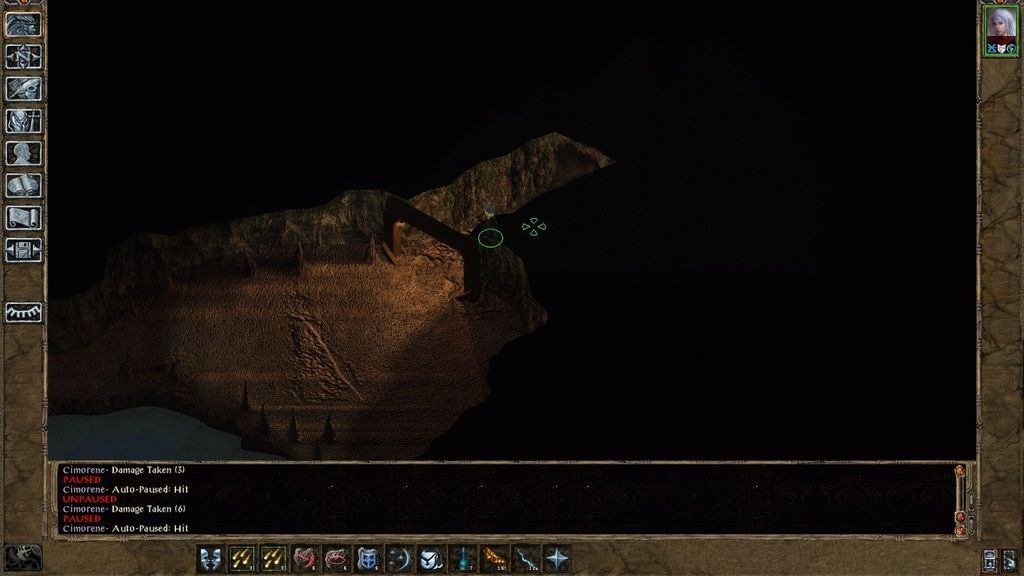Open the area map from the sidebar

[x=24, y=56]
